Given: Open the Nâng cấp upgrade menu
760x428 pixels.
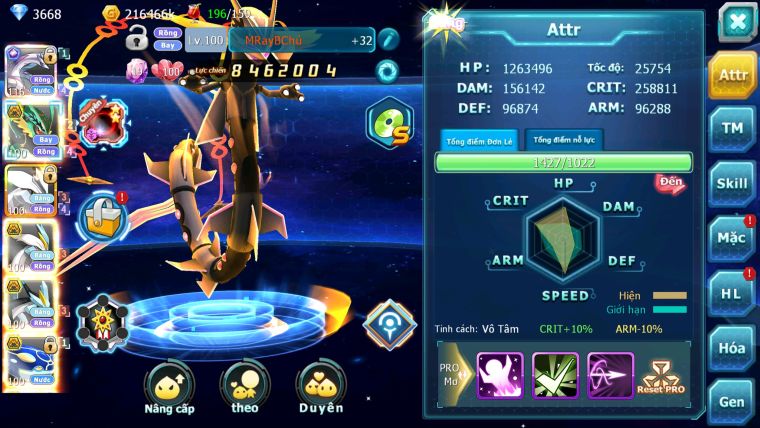Looking at the screenshot, I should (x=169, y=389).
